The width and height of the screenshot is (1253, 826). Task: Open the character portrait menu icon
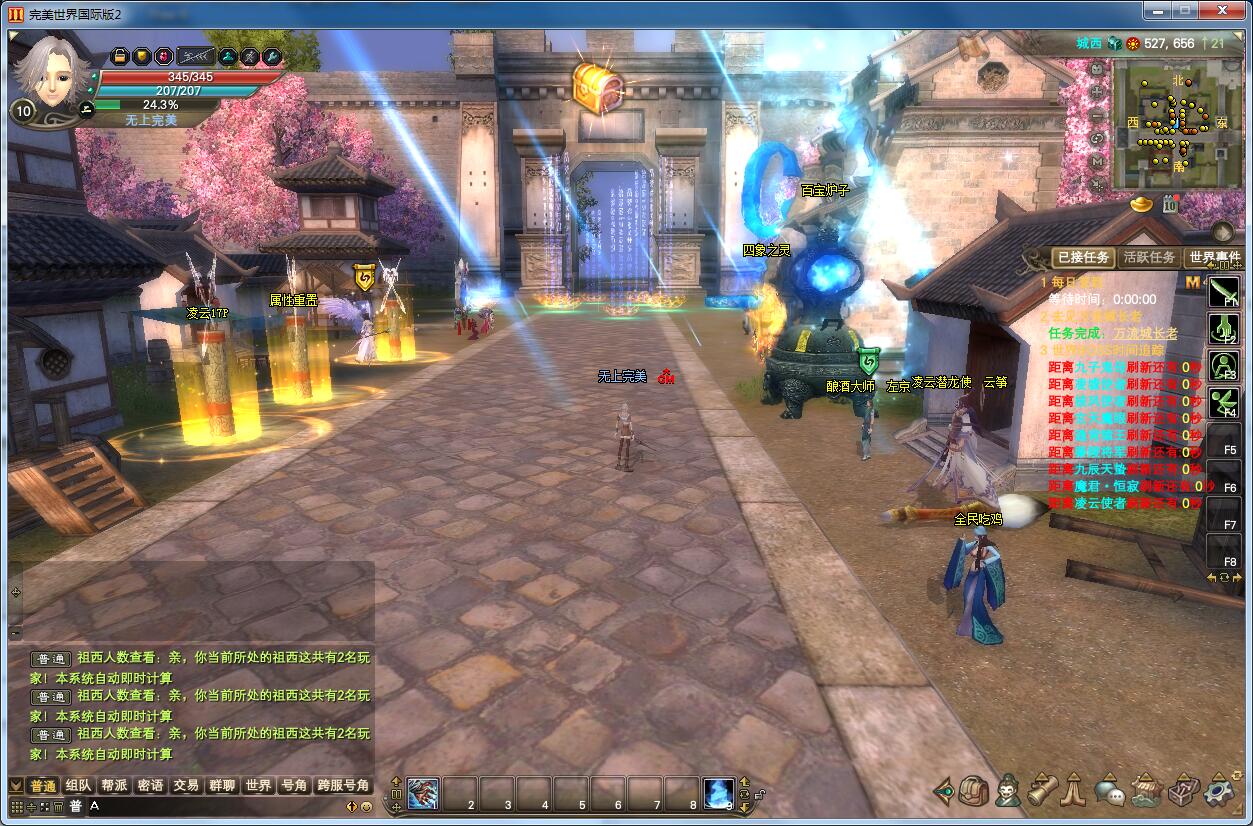tap(1008, 791)
